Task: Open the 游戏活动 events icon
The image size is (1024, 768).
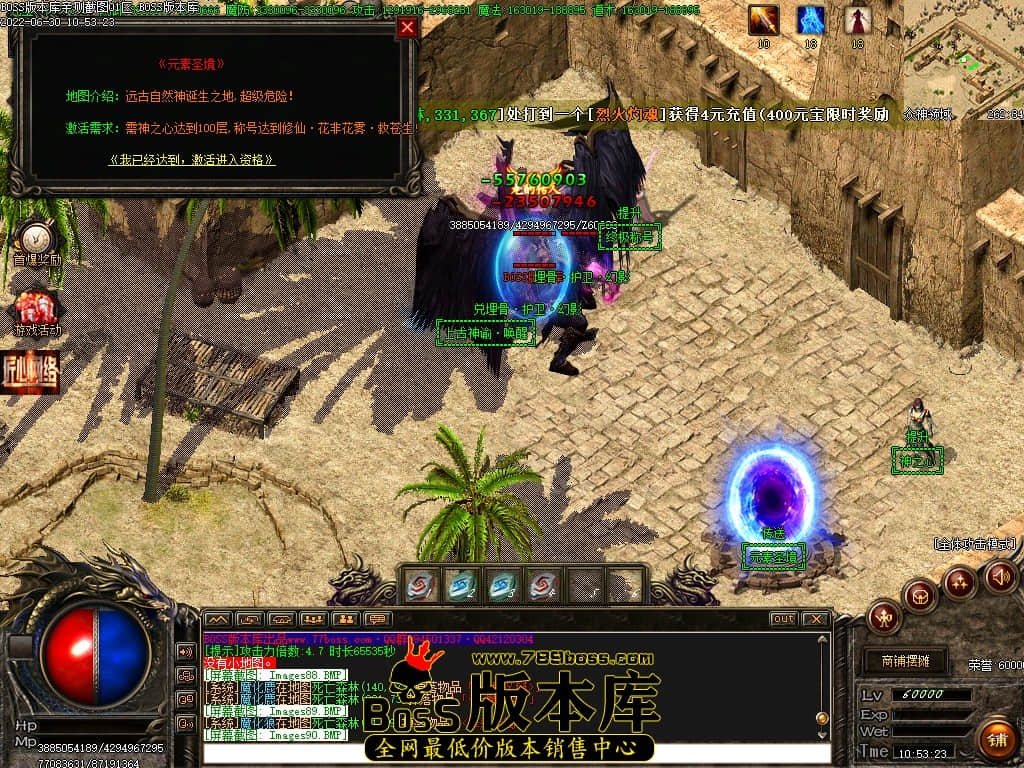Action: (x=37, y=311)
